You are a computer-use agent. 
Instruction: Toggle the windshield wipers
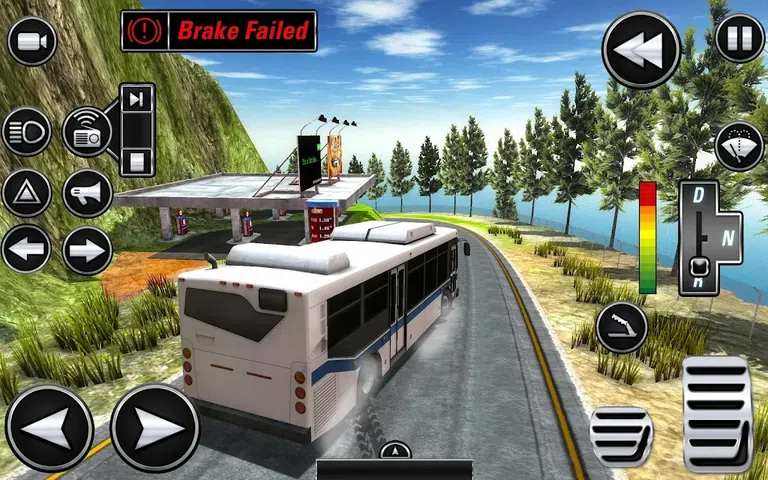[x=740, y=147]
